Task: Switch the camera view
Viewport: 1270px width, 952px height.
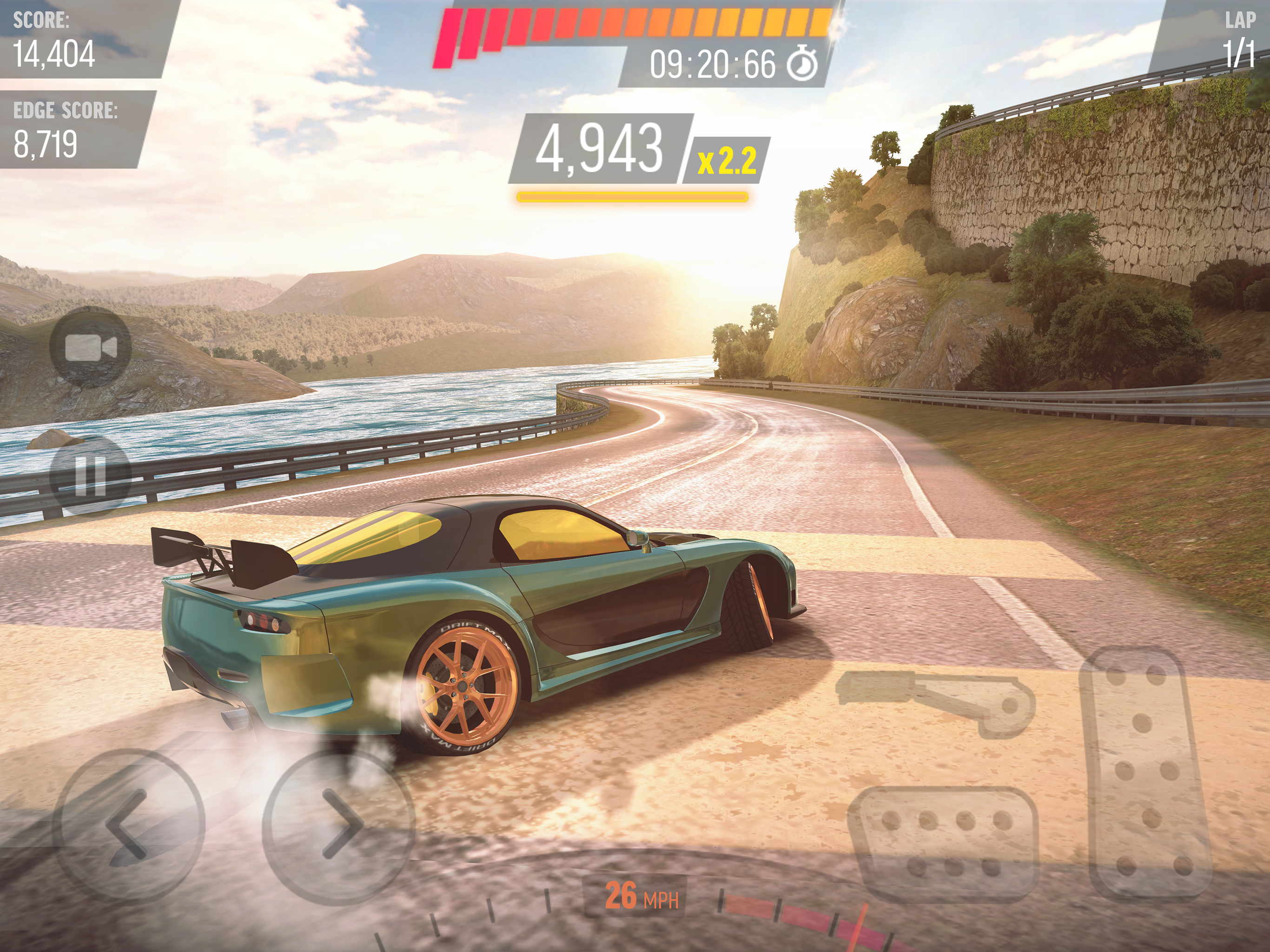Action: click(91, 347)
